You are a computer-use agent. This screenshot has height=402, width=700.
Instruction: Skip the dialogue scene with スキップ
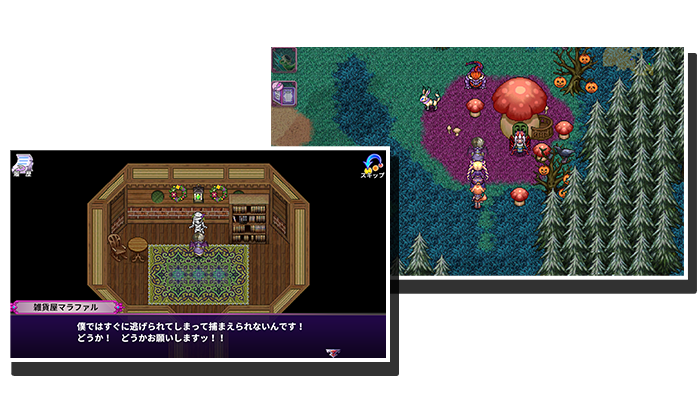[x=372, y=166]
